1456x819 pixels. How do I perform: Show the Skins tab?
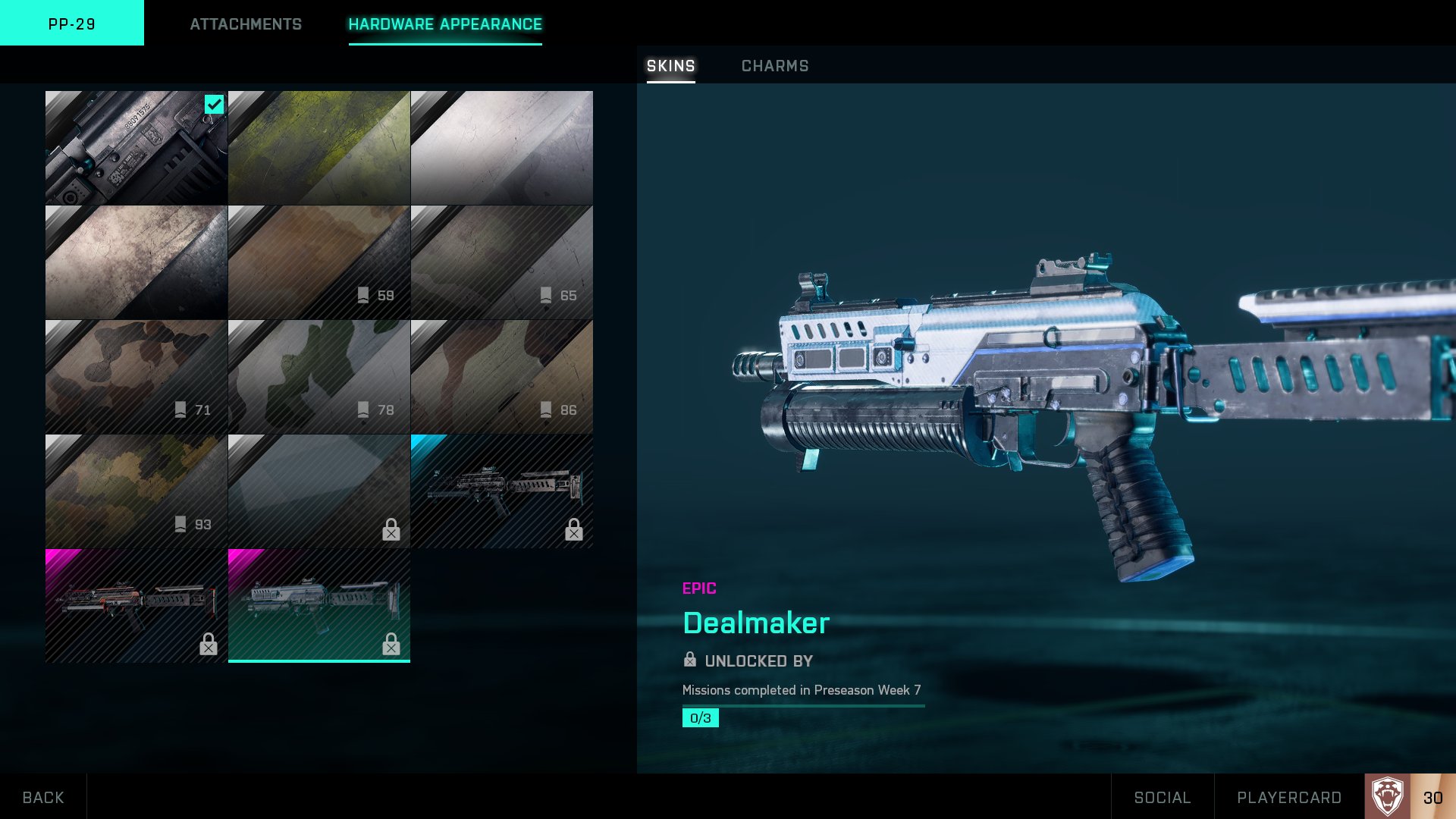coord(670,66)
